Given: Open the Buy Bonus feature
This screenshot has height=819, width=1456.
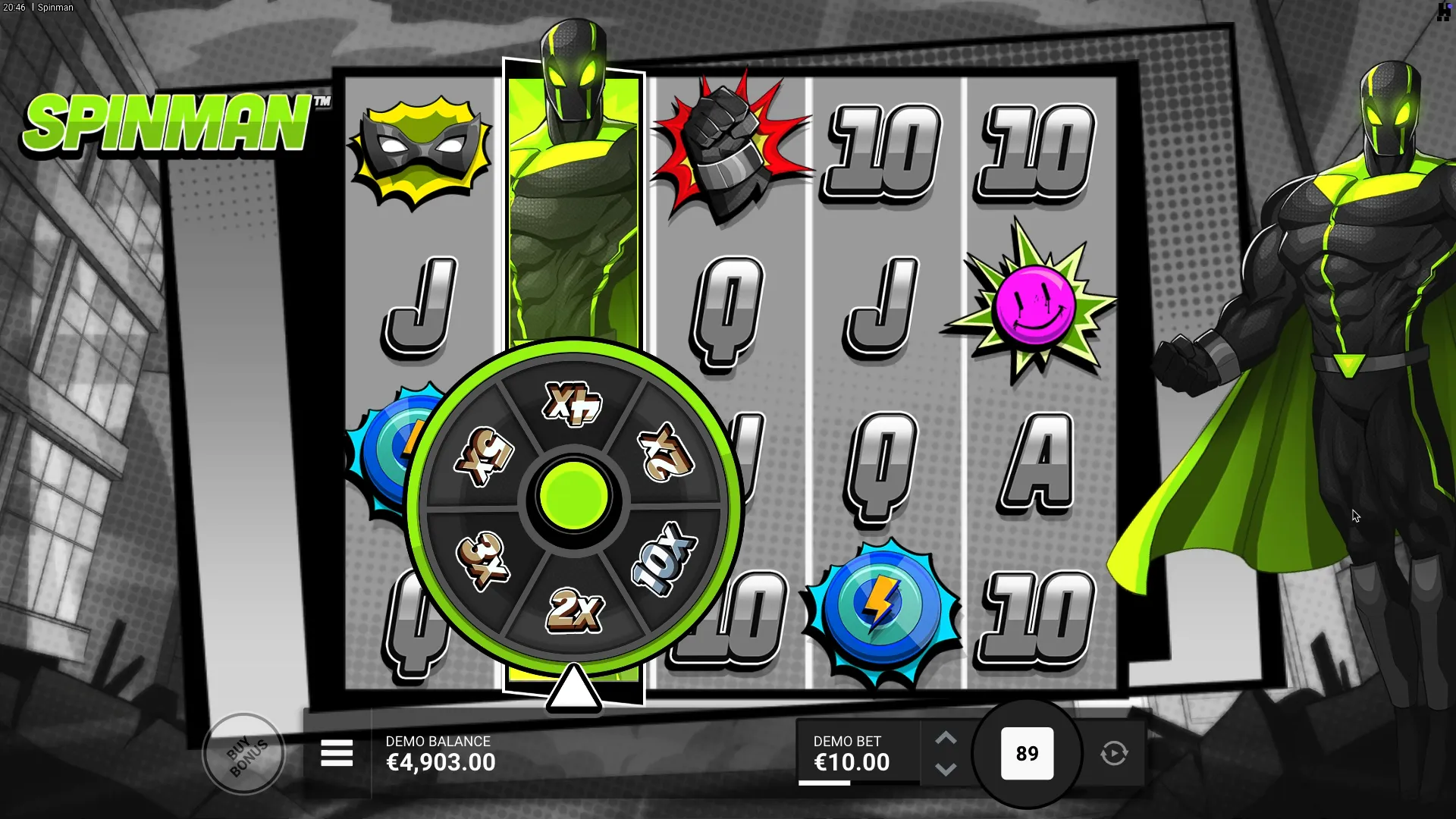Looking at the screenshot, I should 244,753.
